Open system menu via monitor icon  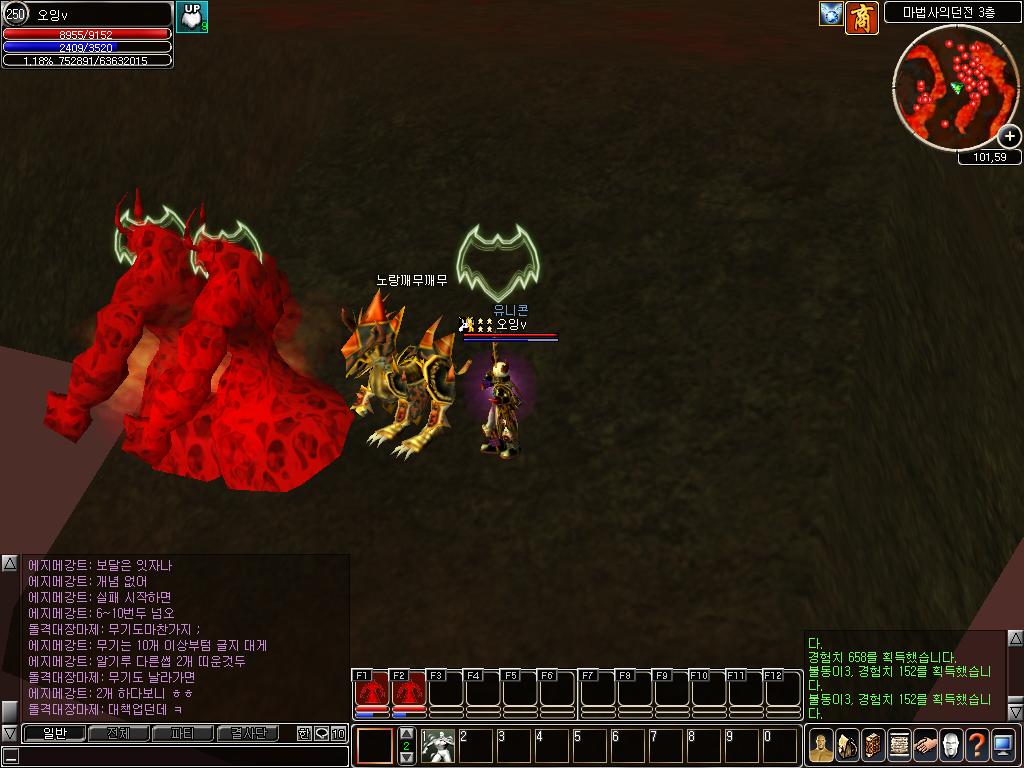1003,745
